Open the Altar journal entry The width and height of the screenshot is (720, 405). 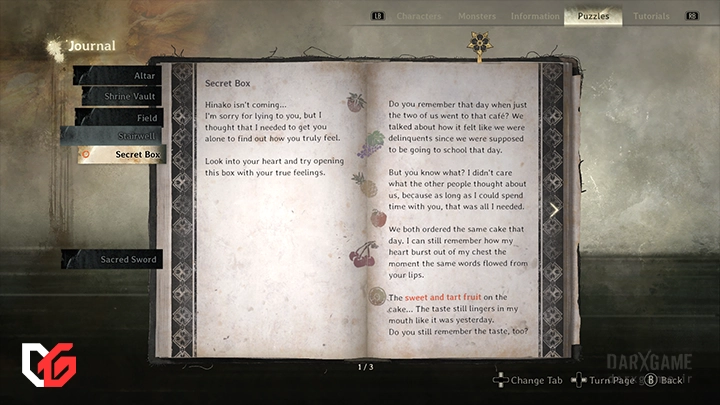[x=120, y=76]
